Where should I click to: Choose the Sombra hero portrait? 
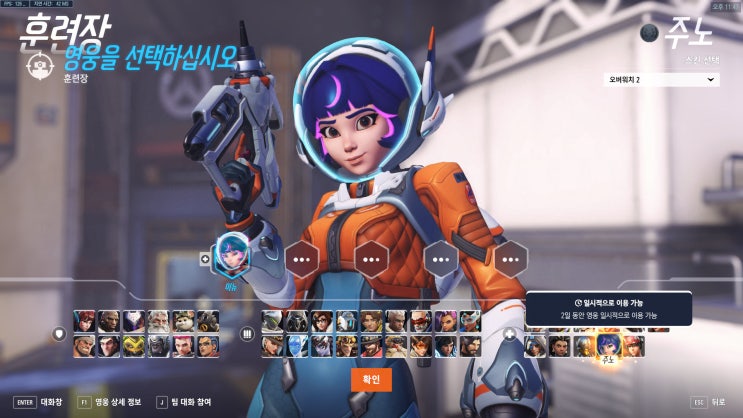click(445, 321)
